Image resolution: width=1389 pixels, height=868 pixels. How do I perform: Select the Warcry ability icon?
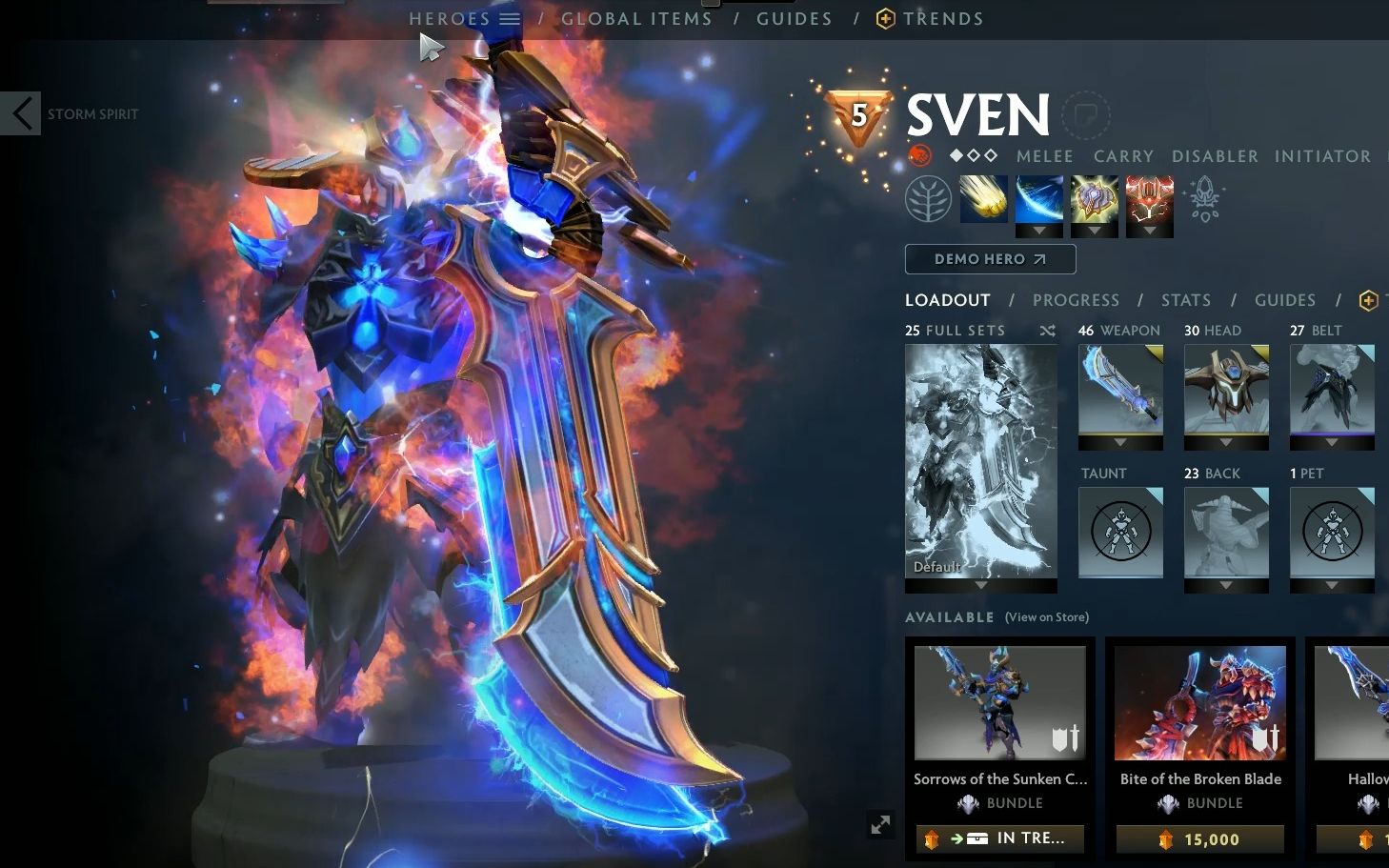(1095, 200)
